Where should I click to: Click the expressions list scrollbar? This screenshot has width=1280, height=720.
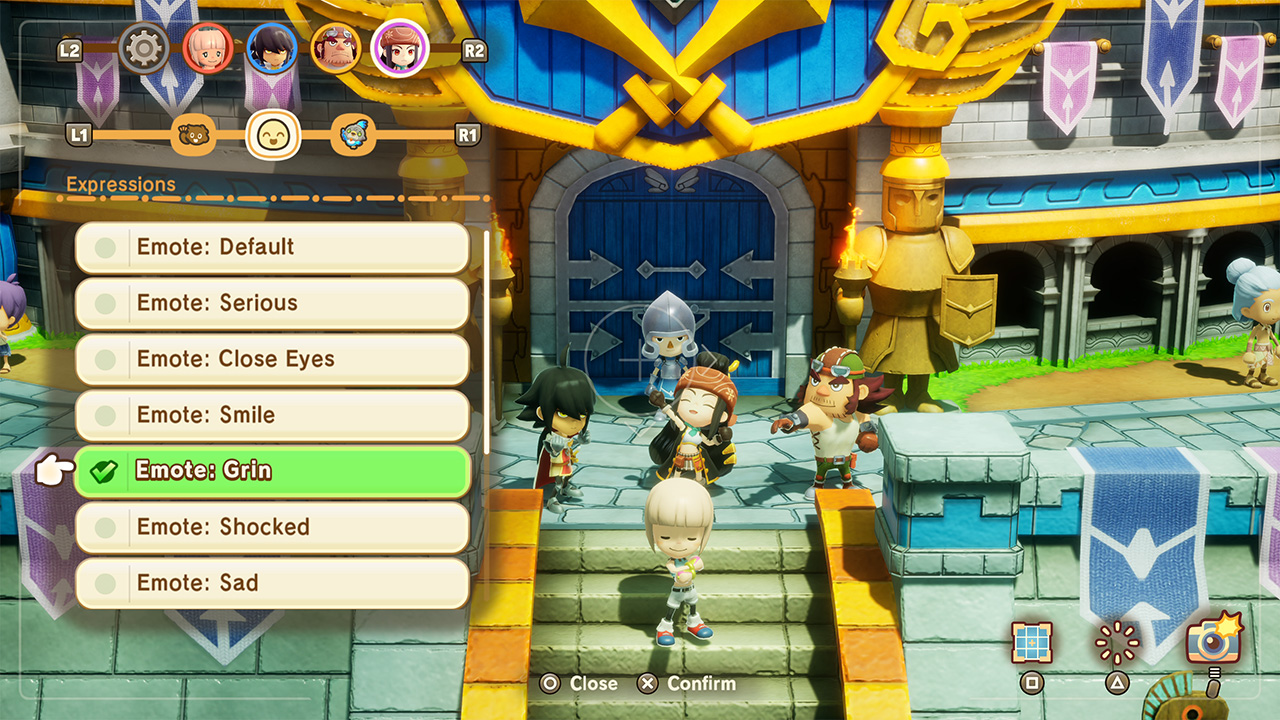(487, 340)
